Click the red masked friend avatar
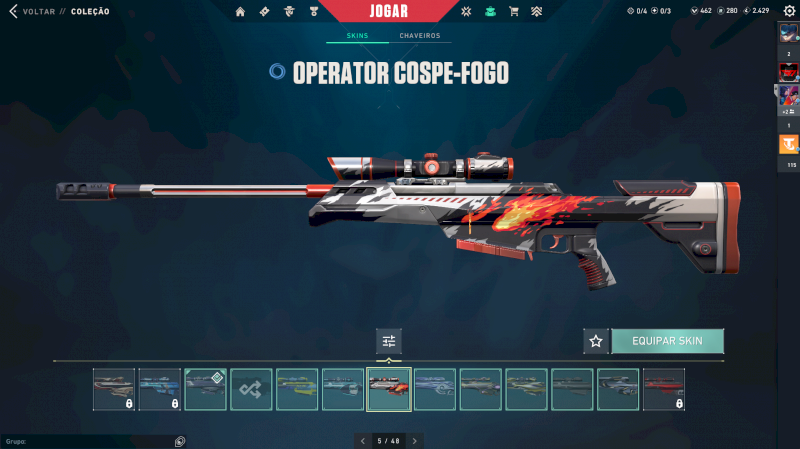800x449 pixels. click(x=789, y=72)
